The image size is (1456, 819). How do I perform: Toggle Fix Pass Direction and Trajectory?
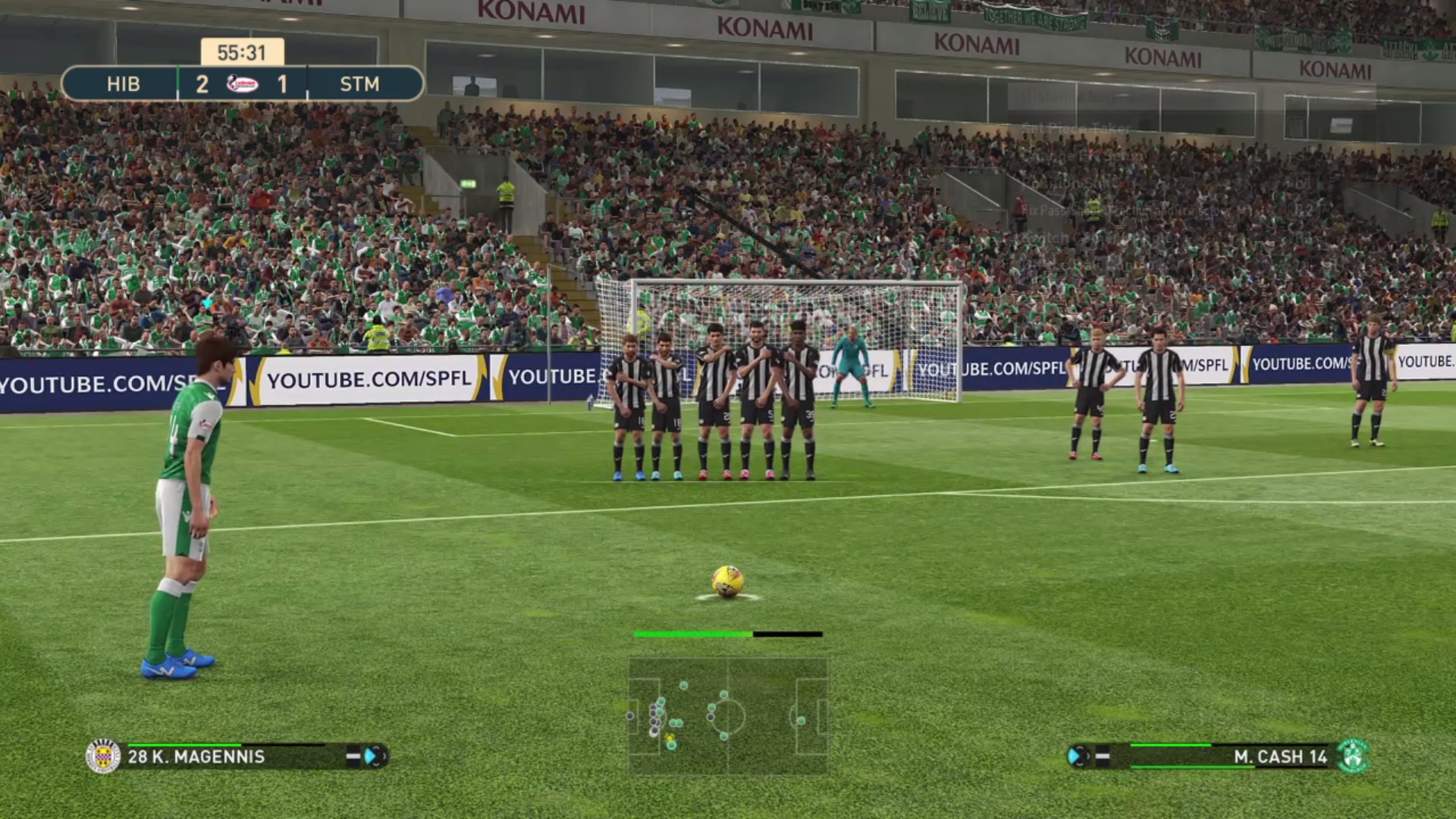(1107, 212)
